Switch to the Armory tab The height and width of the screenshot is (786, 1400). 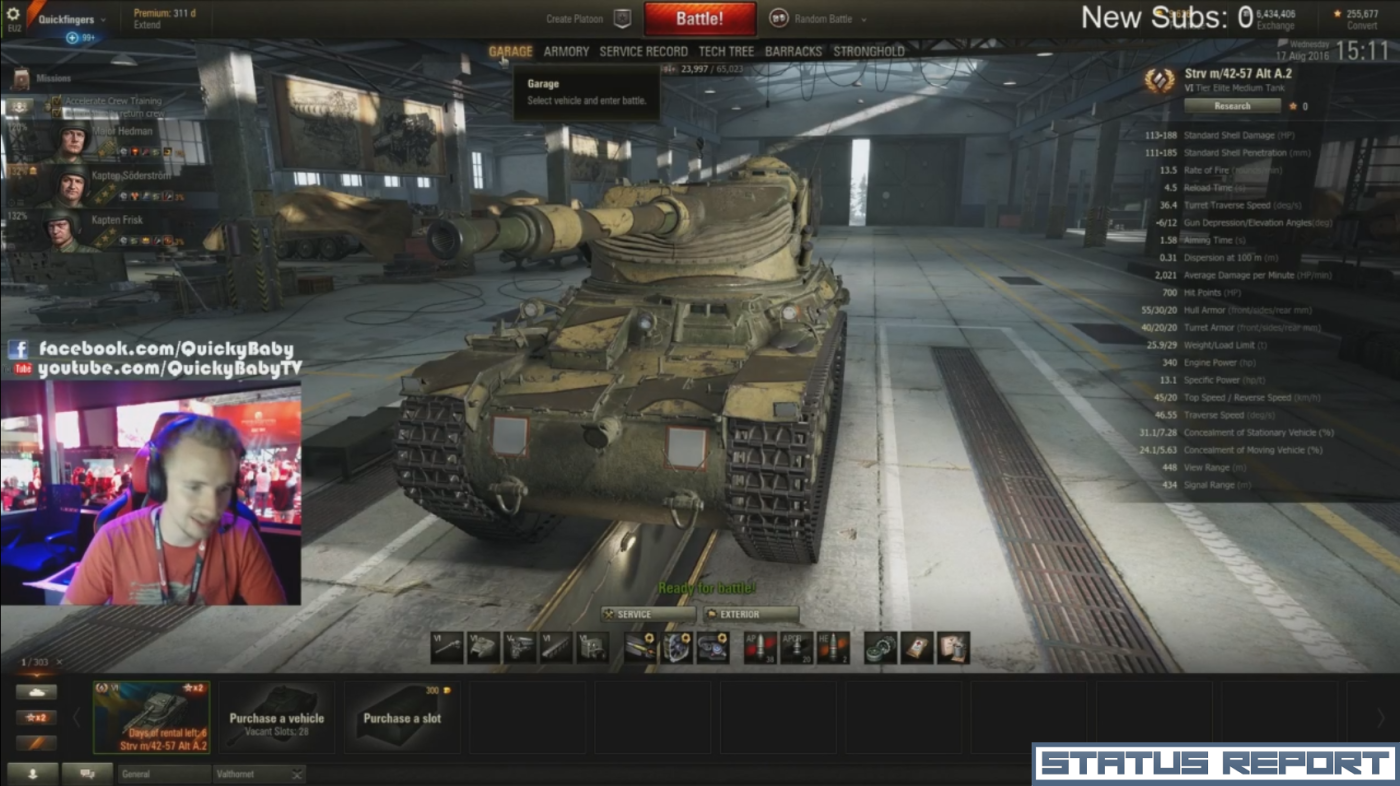point(566,51)
